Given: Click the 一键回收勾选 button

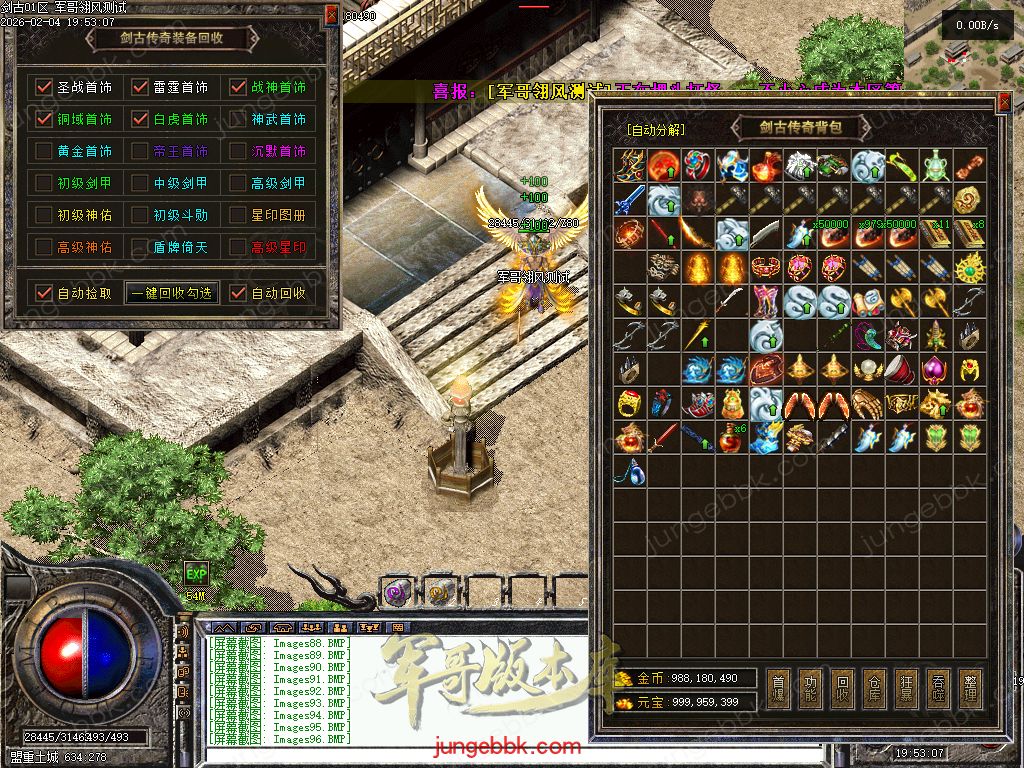Looking at the screenshot, I should tap(172, 293).
